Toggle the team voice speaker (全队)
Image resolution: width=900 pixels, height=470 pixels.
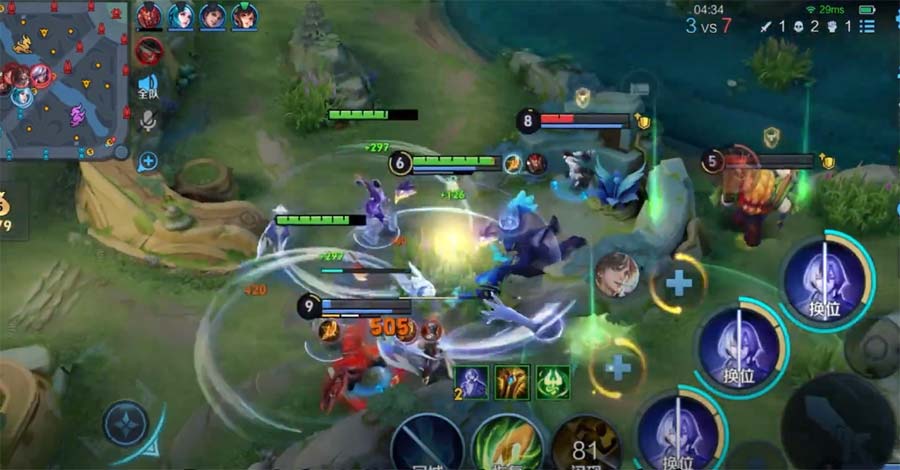[x=148, y=87]
